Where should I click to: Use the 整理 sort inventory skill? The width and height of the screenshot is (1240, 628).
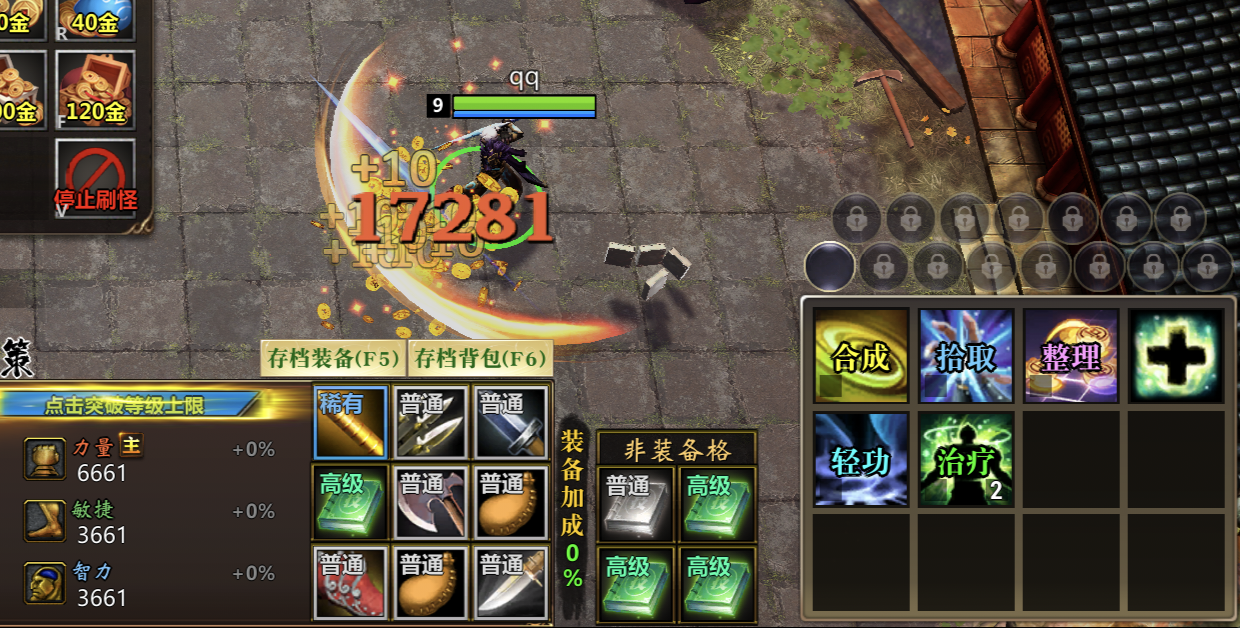coord(1071,355)
